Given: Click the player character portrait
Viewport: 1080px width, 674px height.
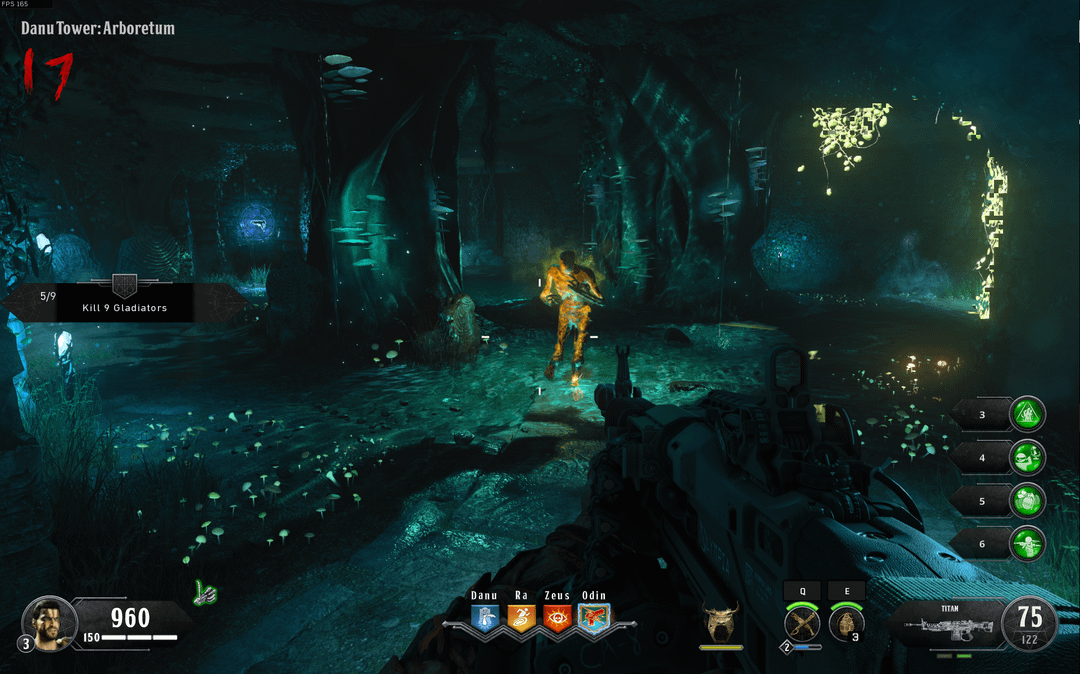Looking at the screenshot, I should coord(48,621).
